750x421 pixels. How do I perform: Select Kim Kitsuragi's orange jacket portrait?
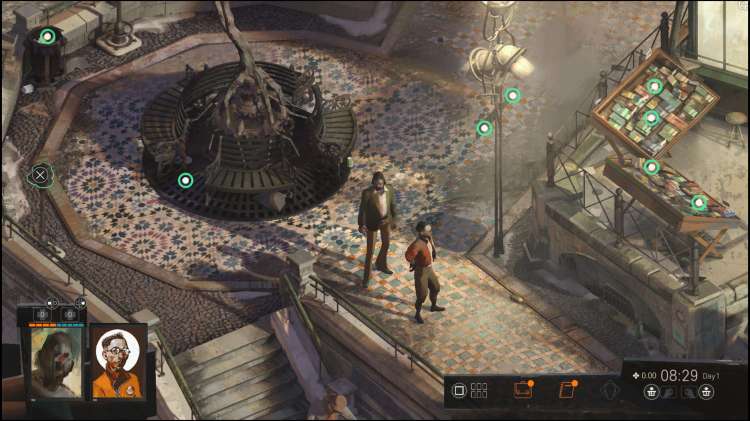tap(118, 361)
